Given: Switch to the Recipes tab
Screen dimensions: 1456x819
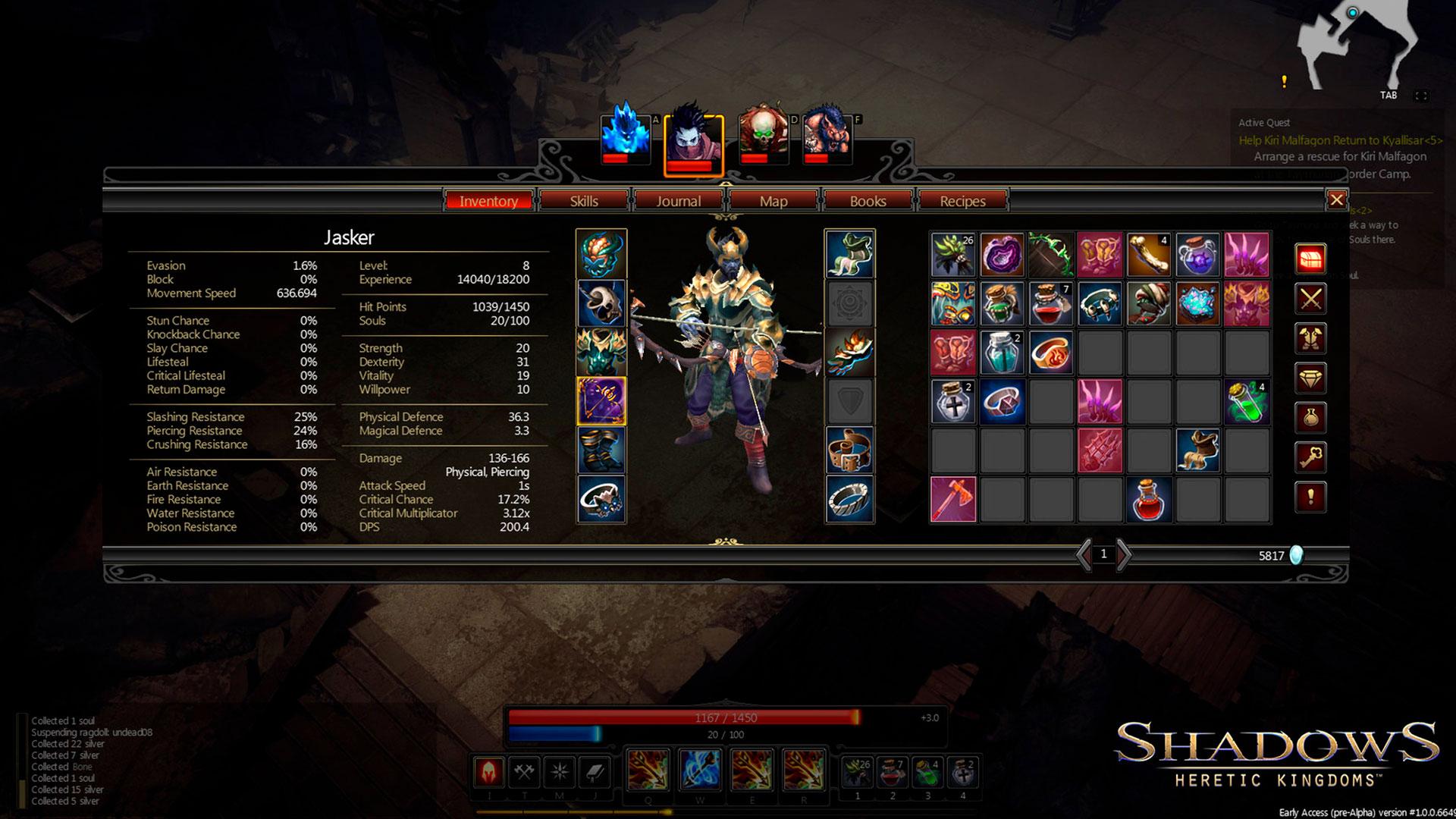Looking at the screenshot, I should (x=962, y=201).
